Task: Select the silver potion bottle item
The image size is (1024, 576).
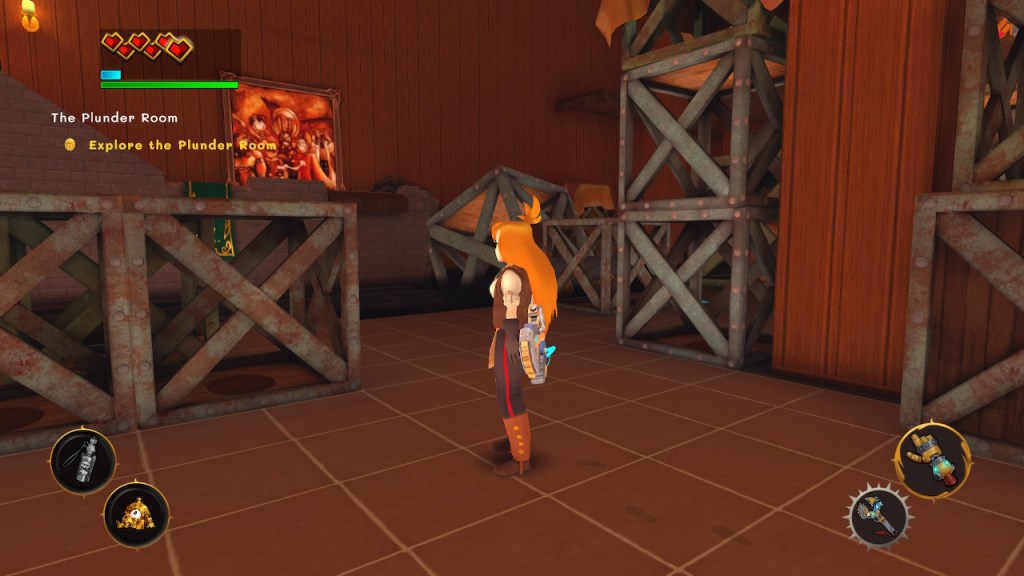Action: (x=83, y=460)
